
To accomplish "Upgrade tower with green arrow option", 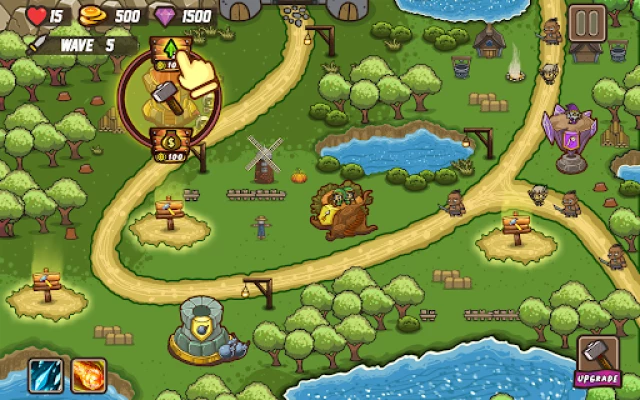I will (x=169, y=53).
